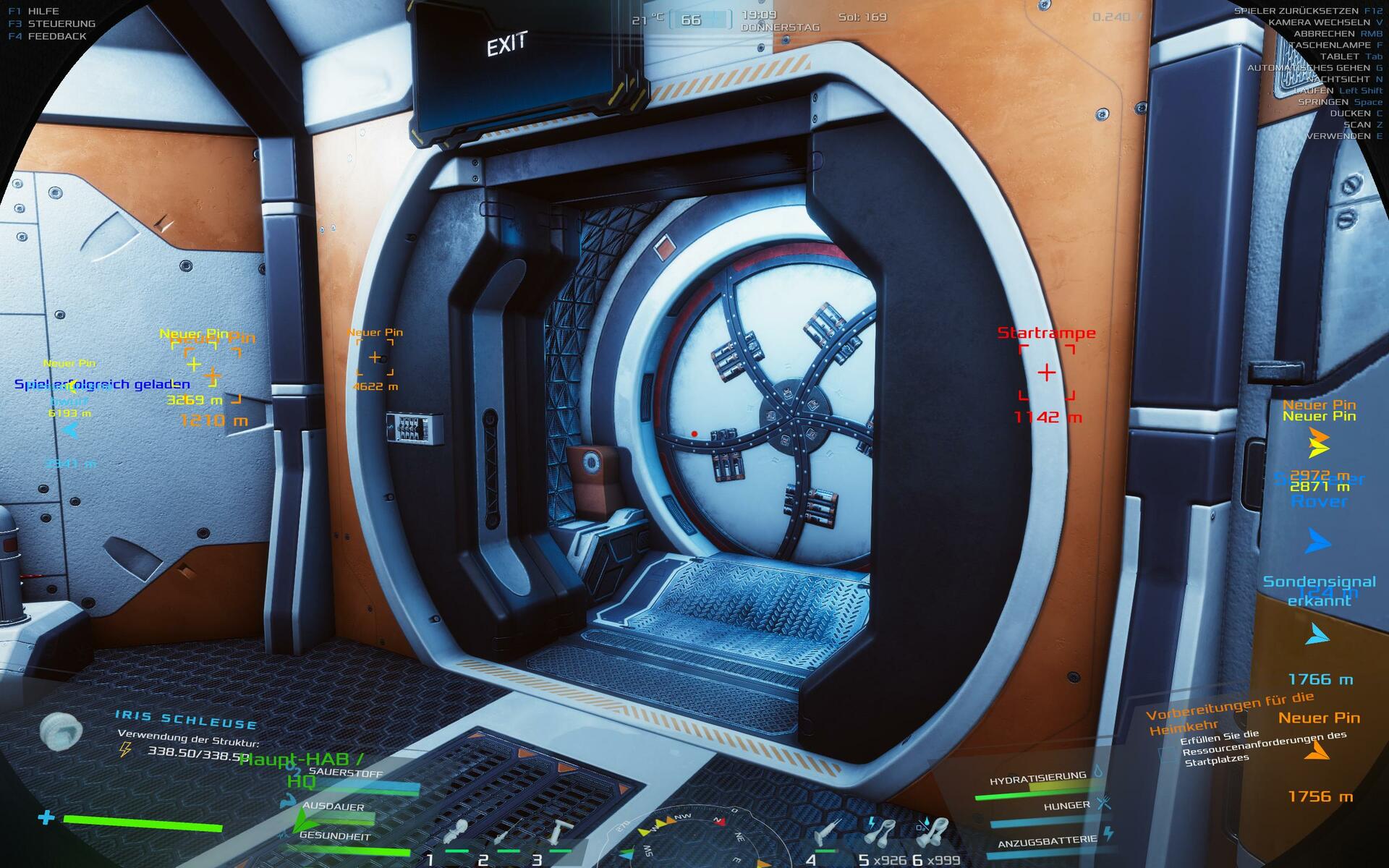Select hotbar slot 3 tool

(x=557, y=833)
